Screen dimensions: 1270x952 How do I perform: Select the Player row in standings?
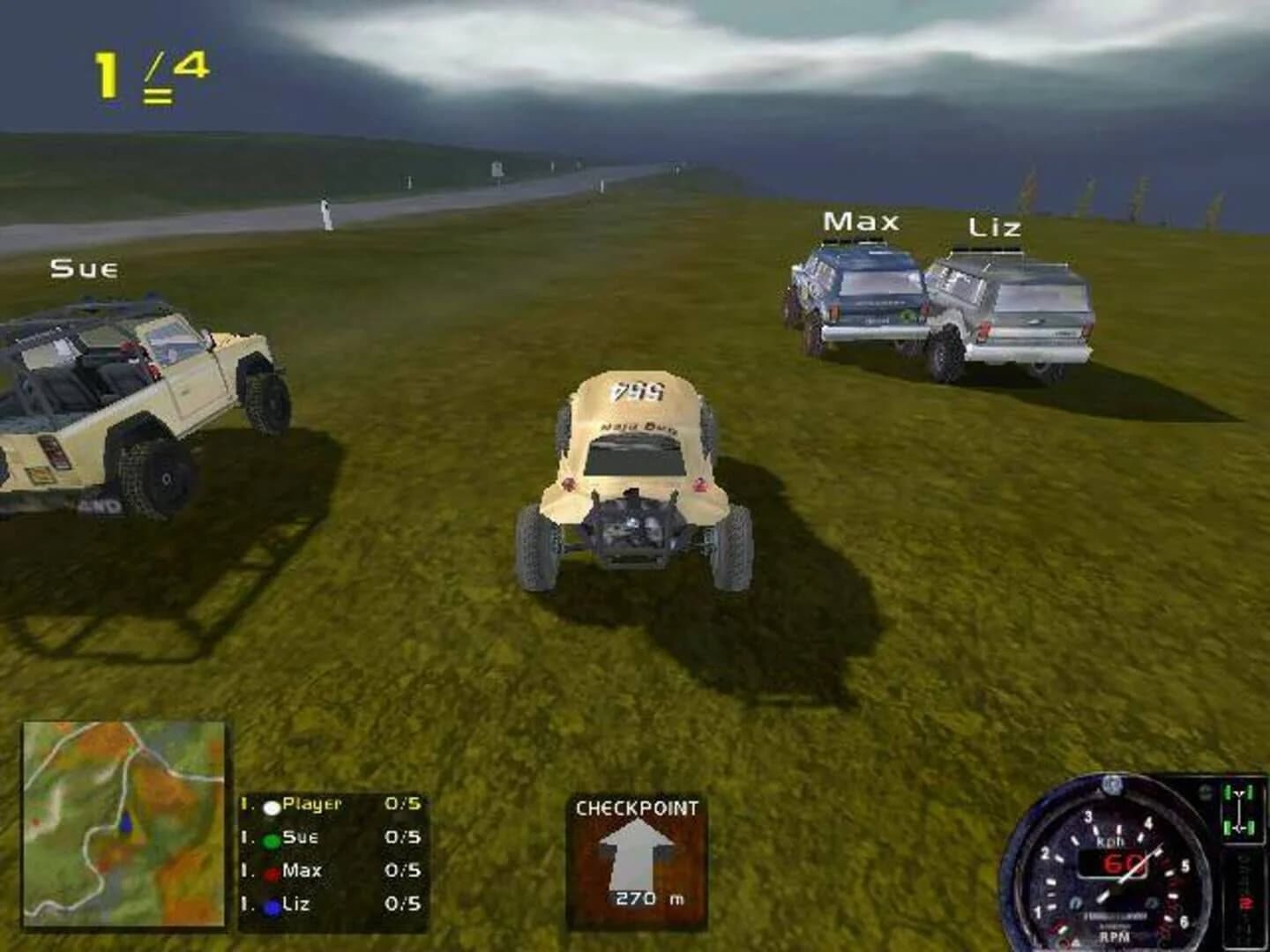click(x=331, y=805)
